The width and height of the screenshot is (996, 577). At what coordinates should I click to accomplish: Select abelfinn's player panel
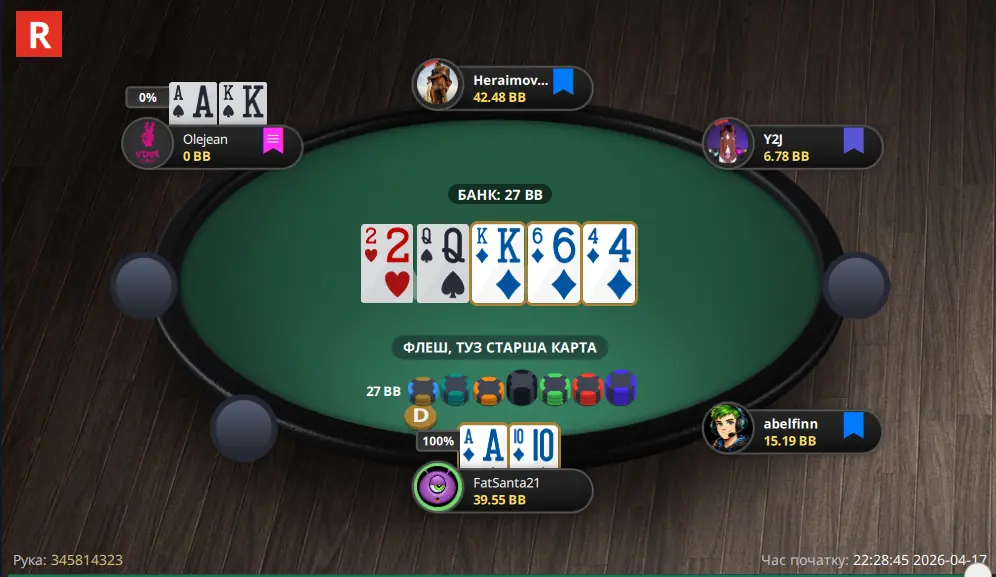[795, 432]
